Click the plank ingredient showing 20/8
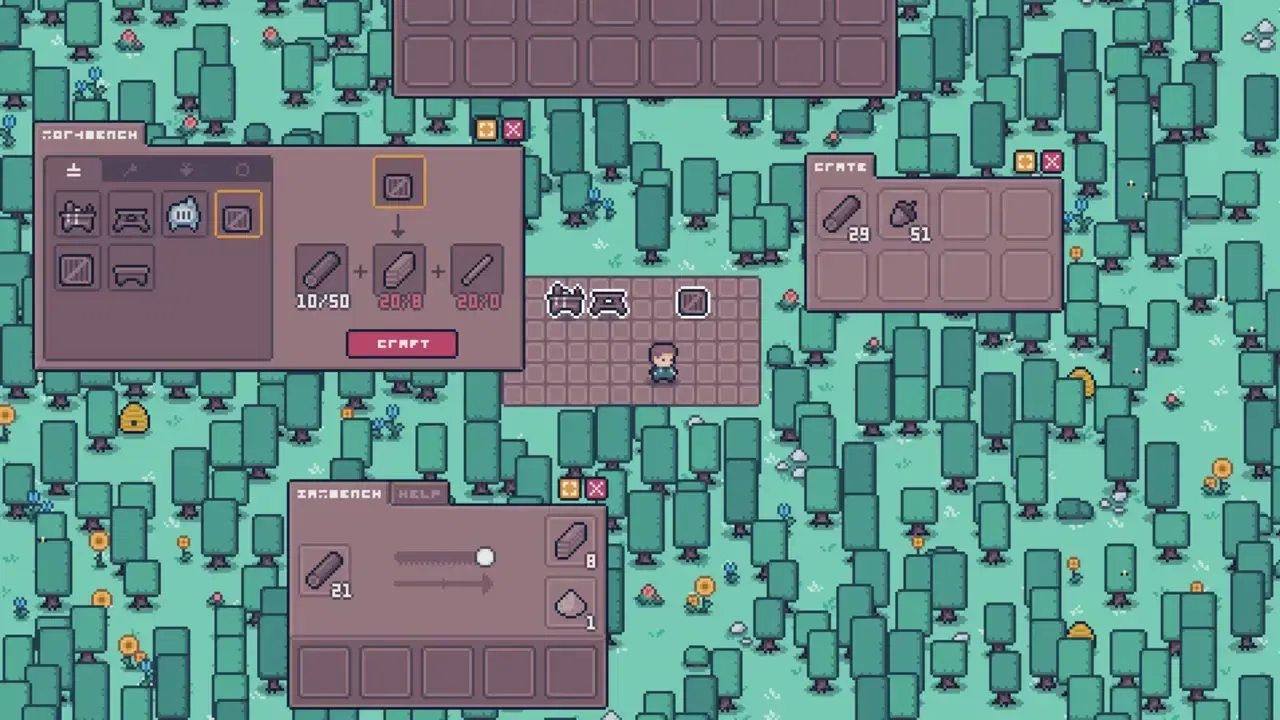1280x720 pixels. (x=399, y=268)
